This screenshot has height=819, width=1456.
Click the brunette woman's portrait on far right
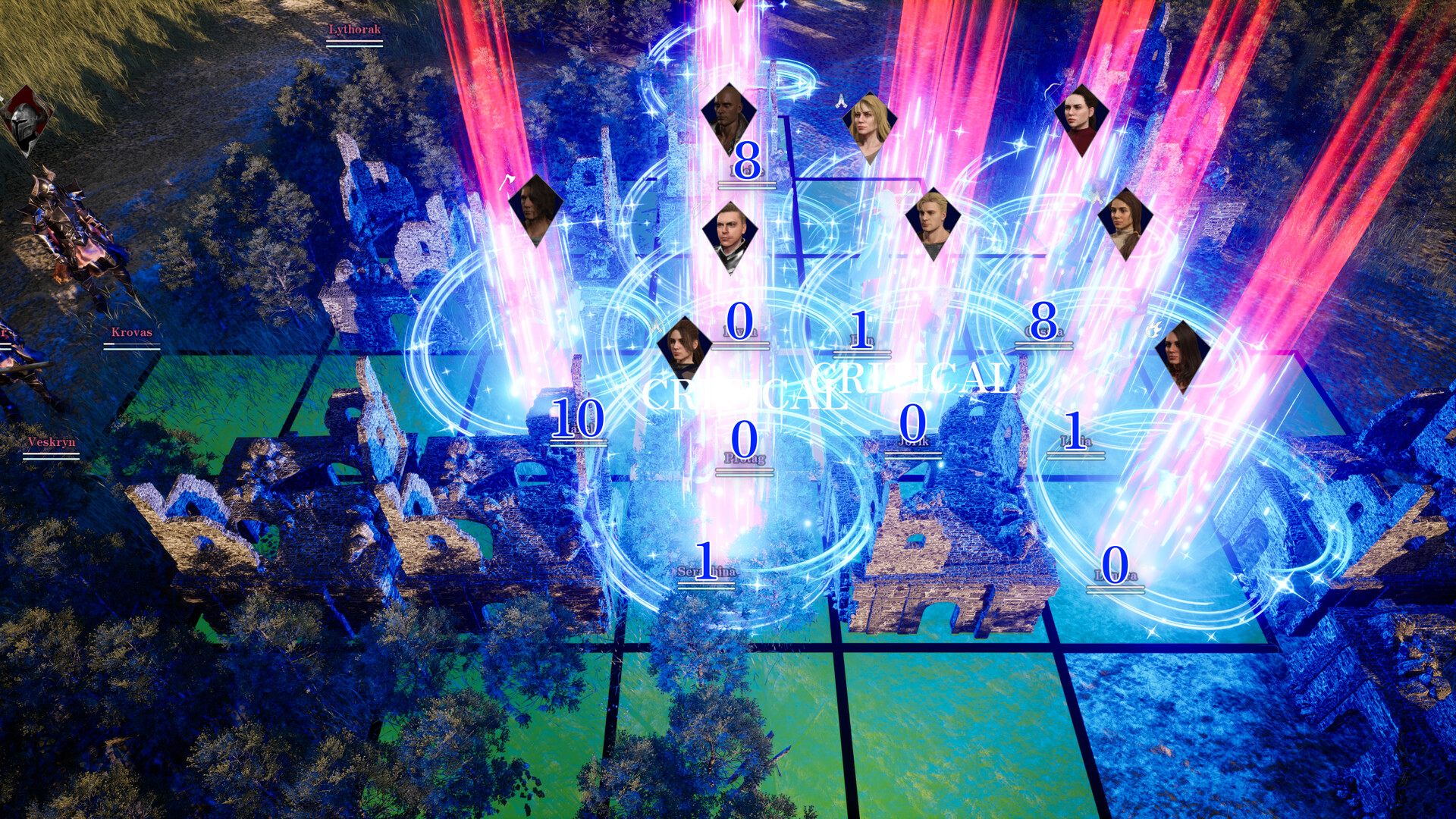1185,356
